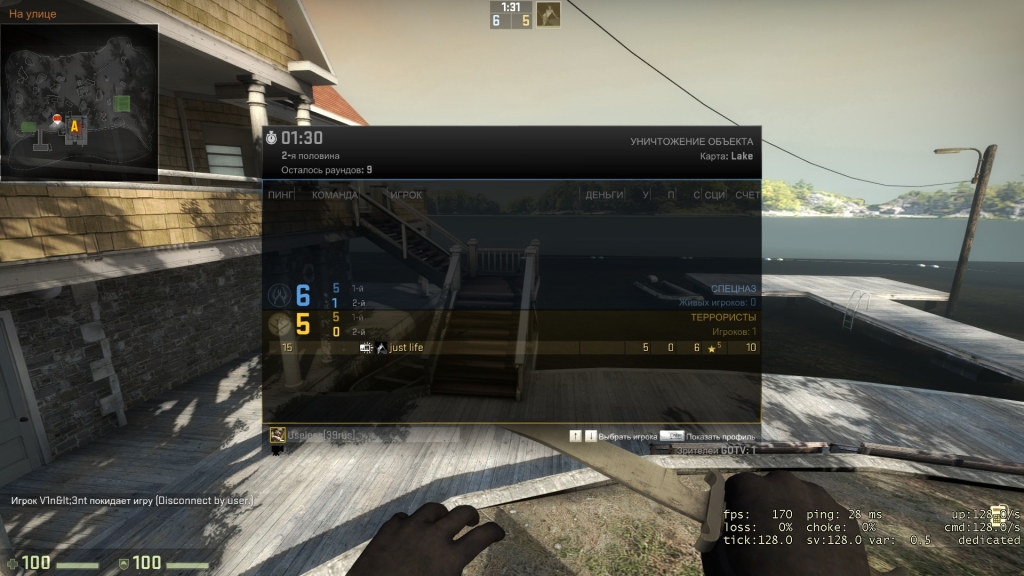The height and width of the screenshot is (576, 1024).
Task: Click the MVP star on just life's row
Action: pyautogui.click(x=712, y=348)
